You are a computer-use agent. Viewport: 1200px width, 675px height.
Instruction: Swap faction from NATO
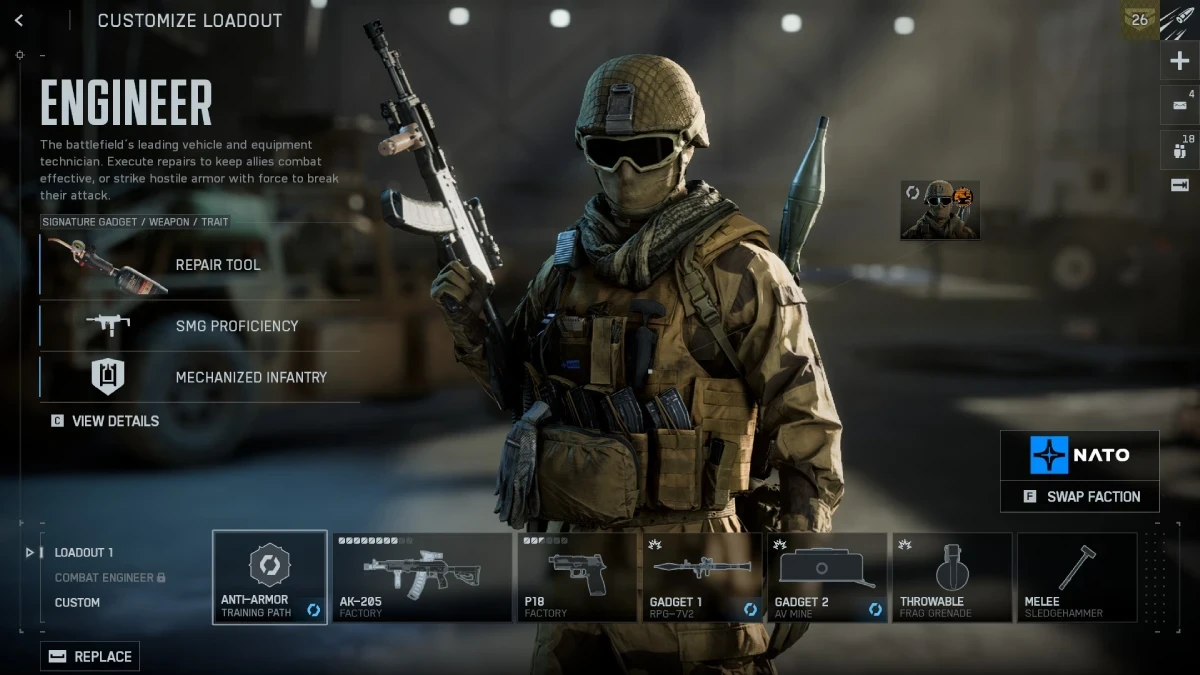point(1080,496)
